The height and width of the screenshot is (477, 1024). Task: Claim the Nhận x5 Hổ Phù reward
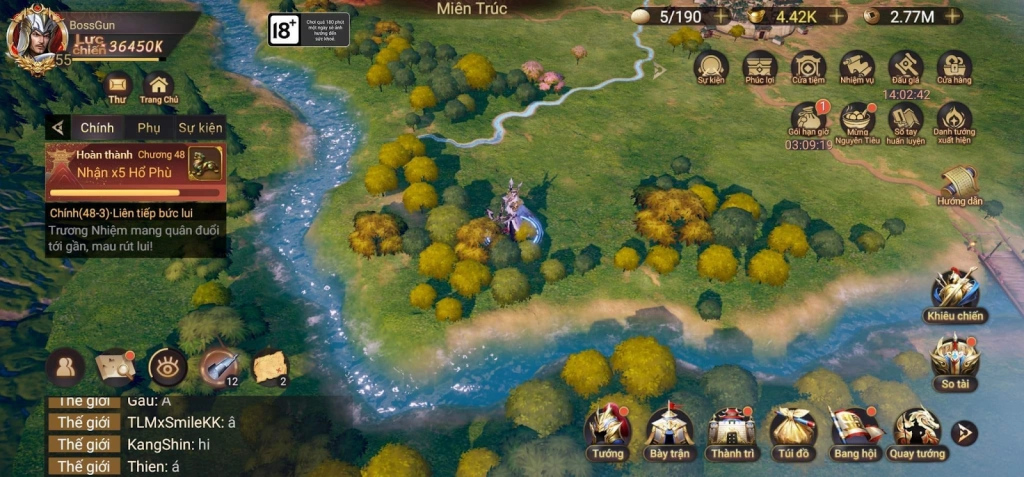(204, 164)
